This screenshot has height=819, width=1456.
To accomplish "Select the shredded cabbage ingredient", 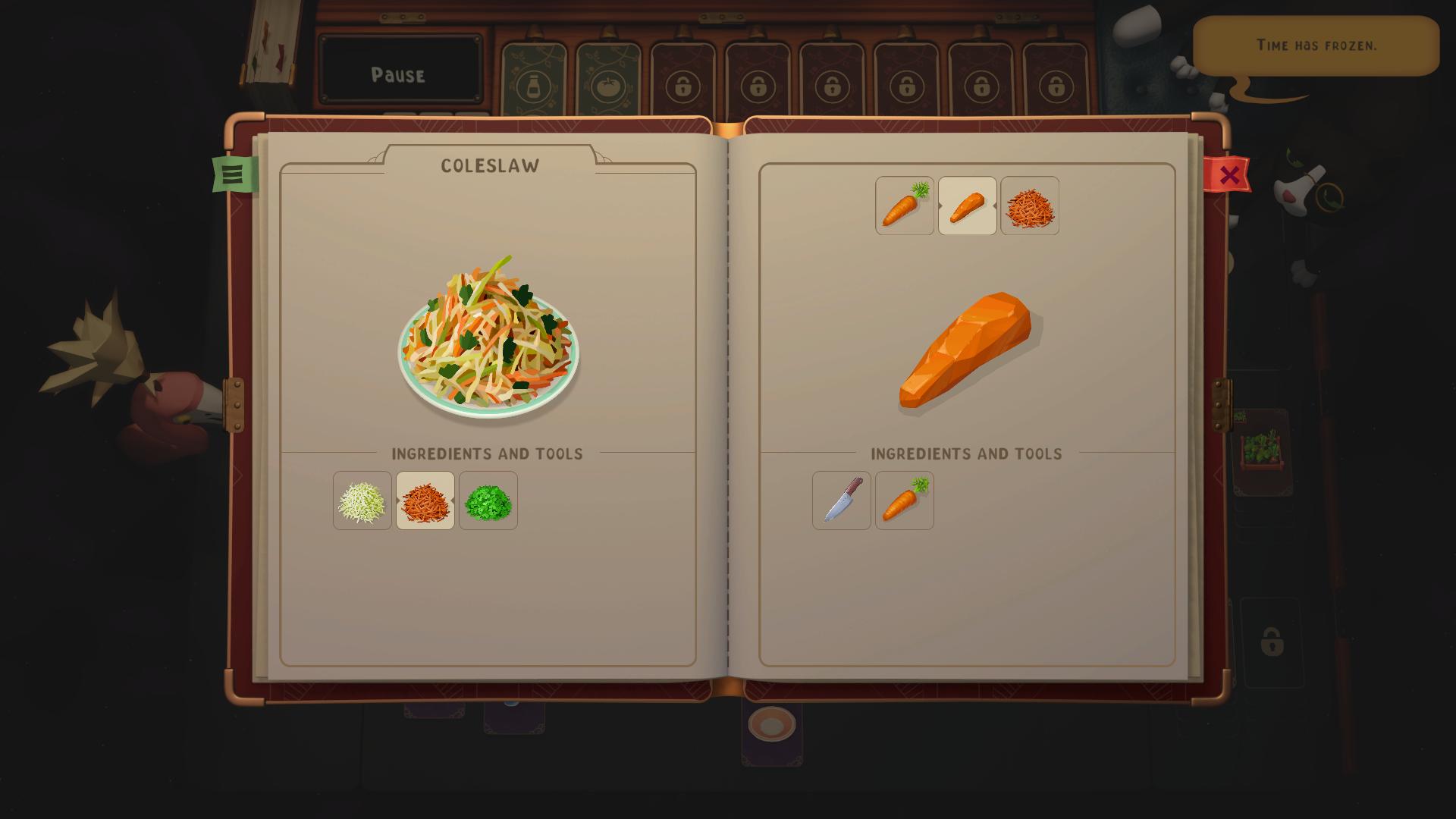I will (362, 500).
